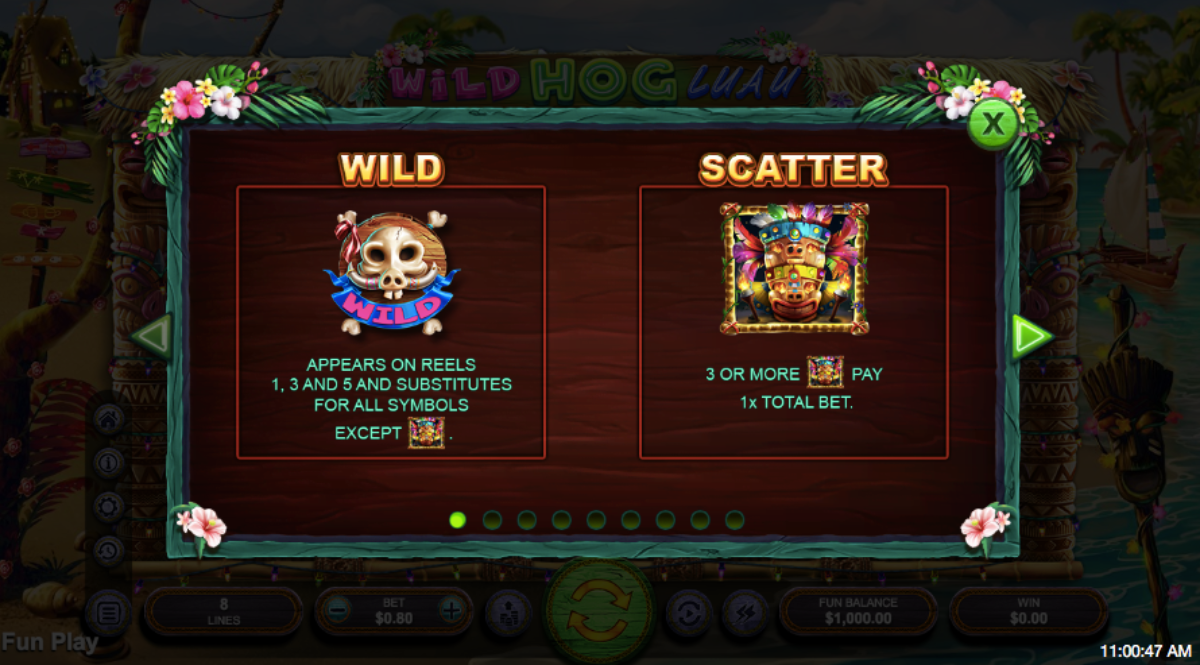The image size is (1200, 665).
Task: Decrease the bet with the minus button
Action: (339, 611)
